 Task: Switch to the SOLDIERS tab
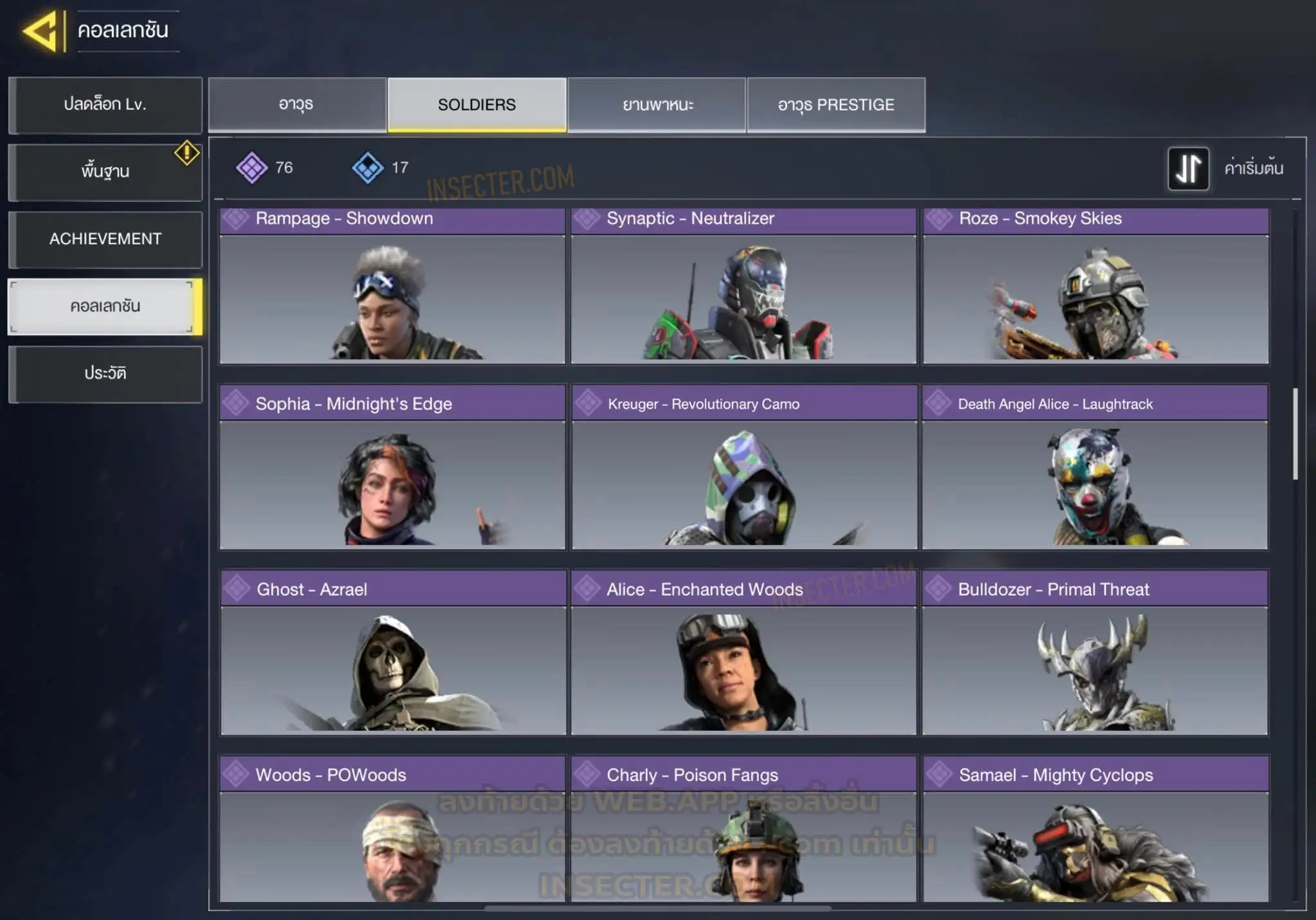(477, 105)
